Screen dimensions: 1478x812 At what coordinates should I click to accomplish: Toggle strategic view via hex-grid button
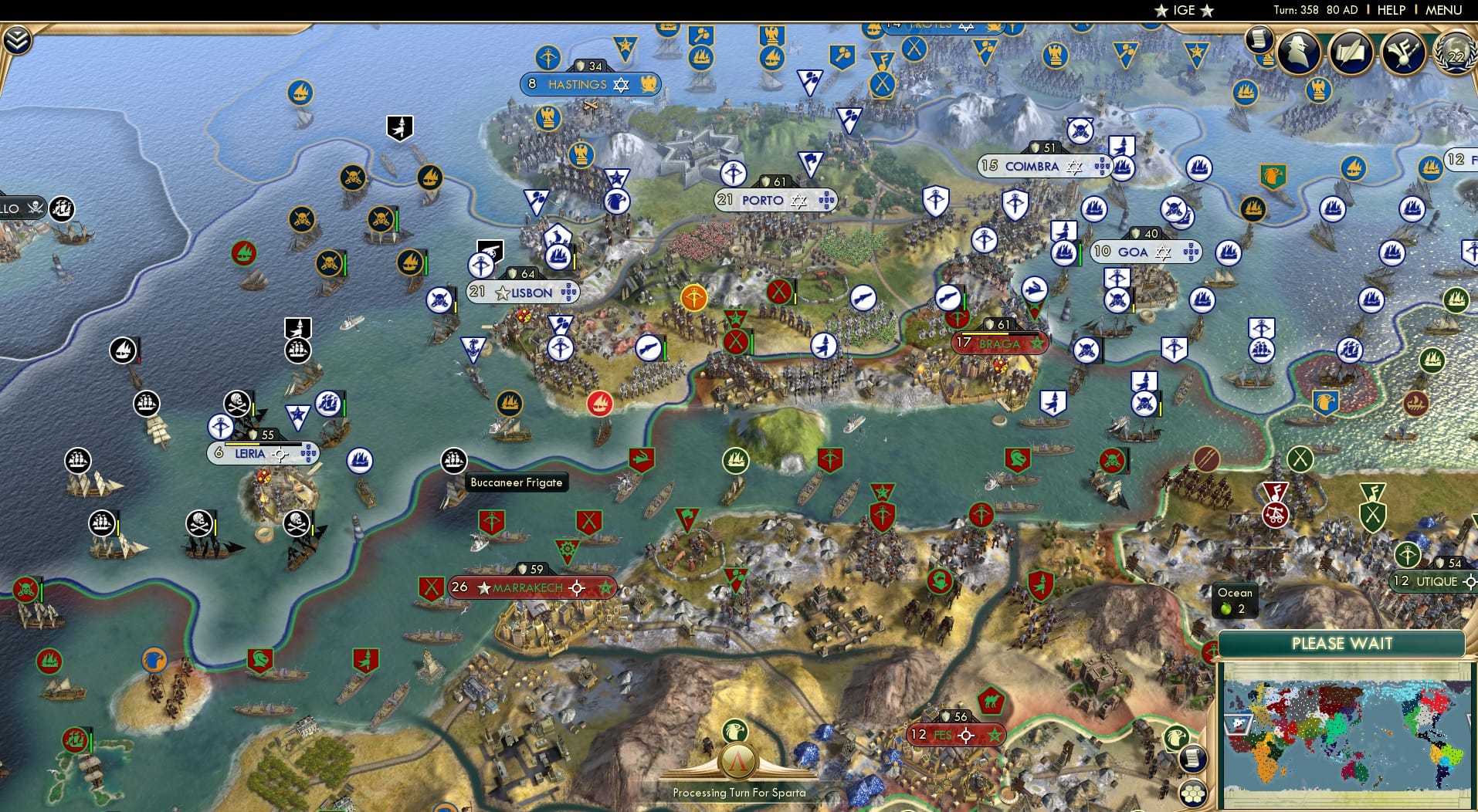pyautogui.click(x=1193, y=795)
